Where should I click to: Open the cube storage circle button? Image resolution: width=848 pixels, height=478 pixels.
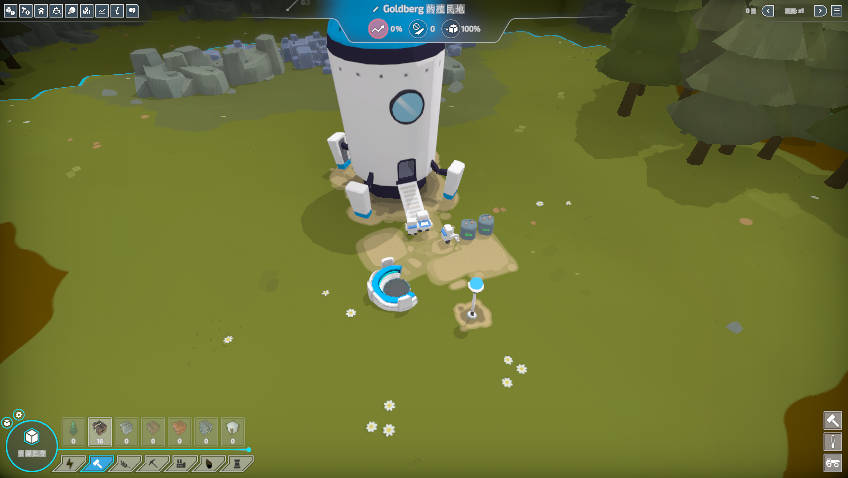(x=31, y=445)
